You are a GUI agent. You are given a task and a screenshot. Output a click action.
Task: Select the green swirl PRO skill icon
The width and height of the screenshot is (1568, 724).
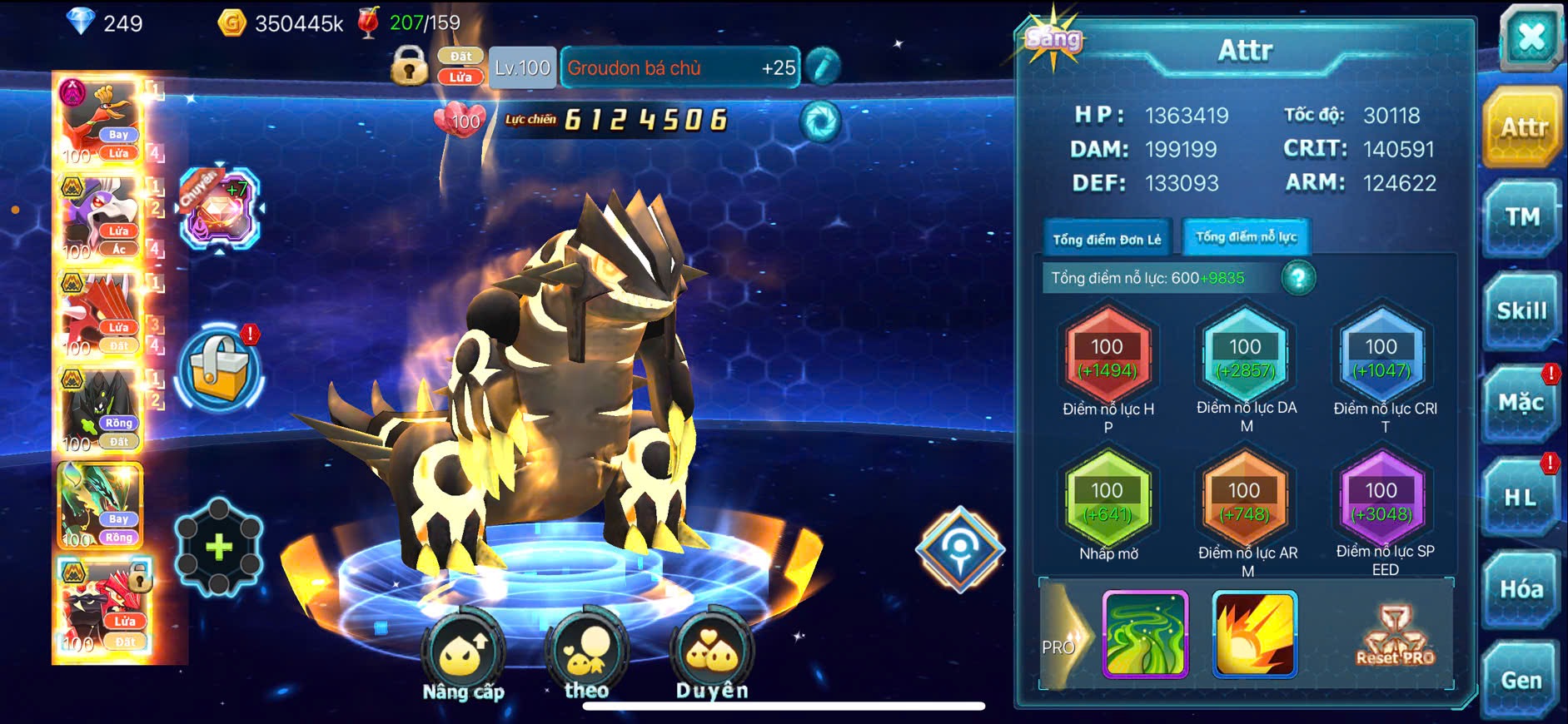click(x=1145, y=634)
